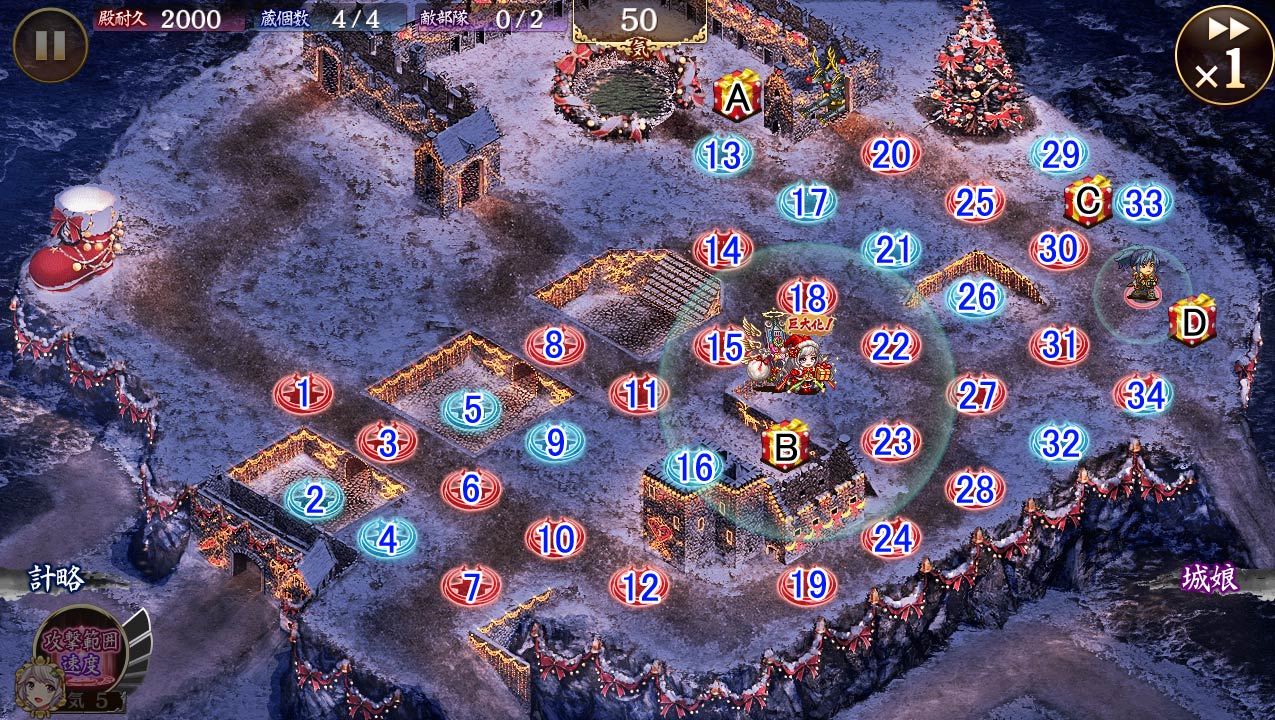Click the gift box marker C
This screenshot has width=1275, height=720.
(x=1088, y=202)
